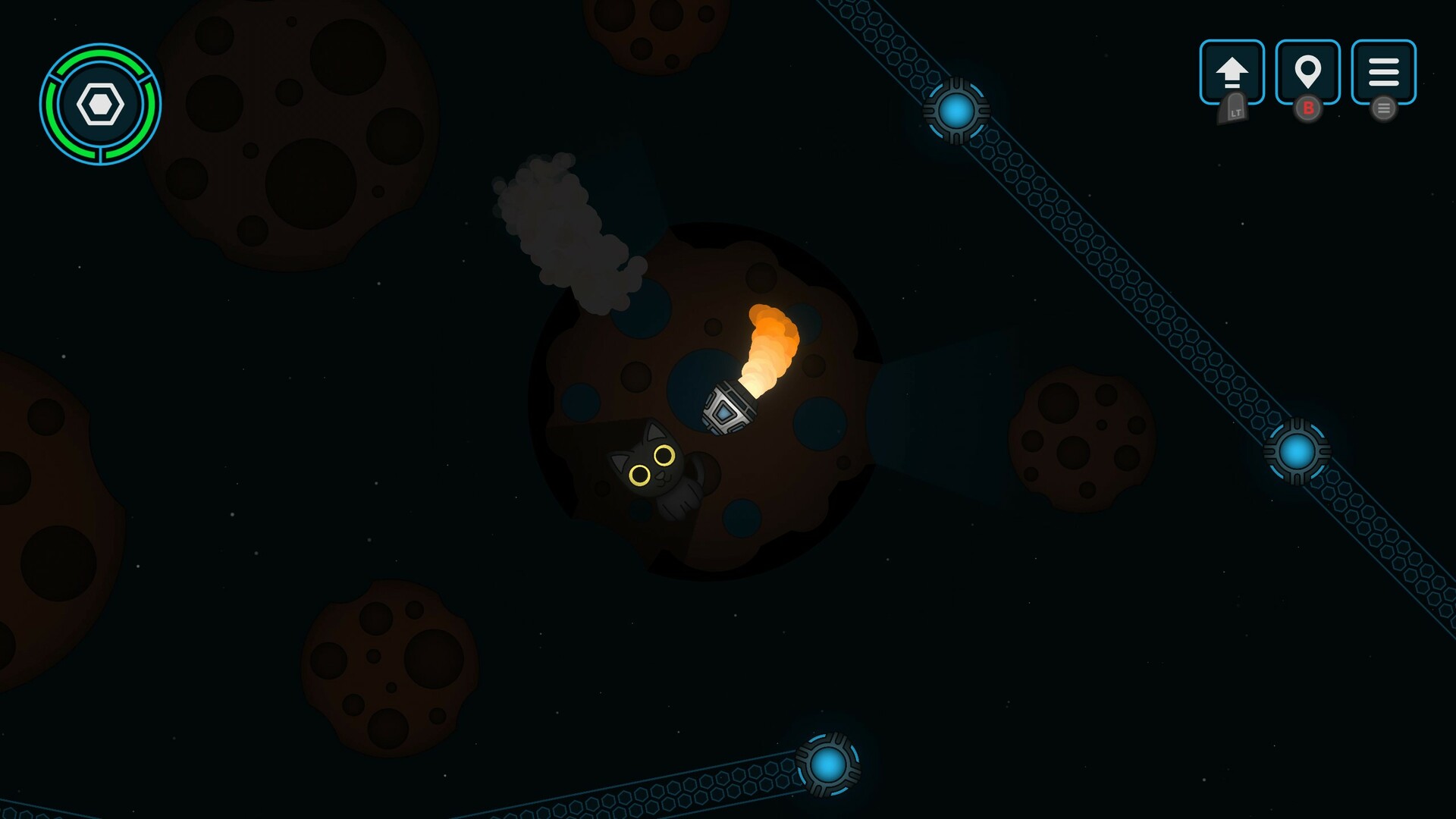Click the up-arrow launch button top right

coord(1232,73)
